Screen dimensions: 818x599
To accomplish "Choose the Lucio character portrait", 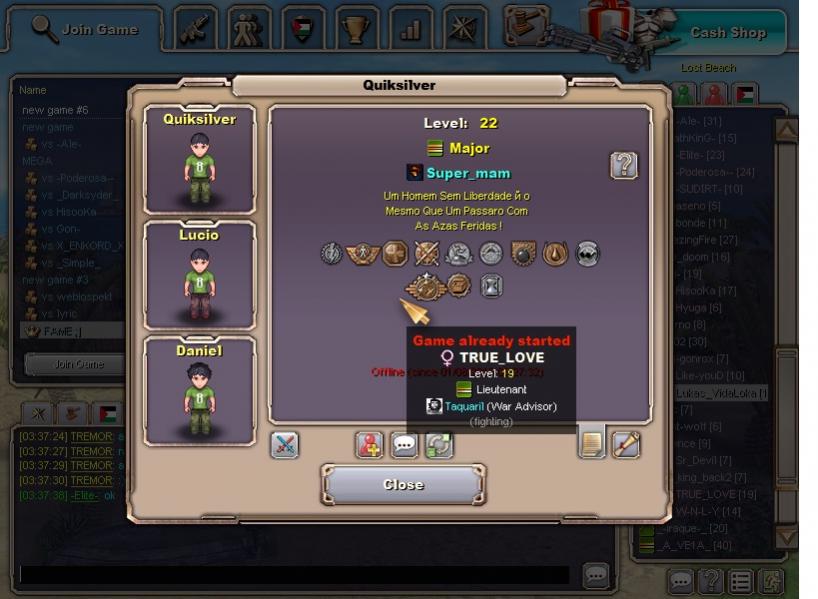I will 200,275.
